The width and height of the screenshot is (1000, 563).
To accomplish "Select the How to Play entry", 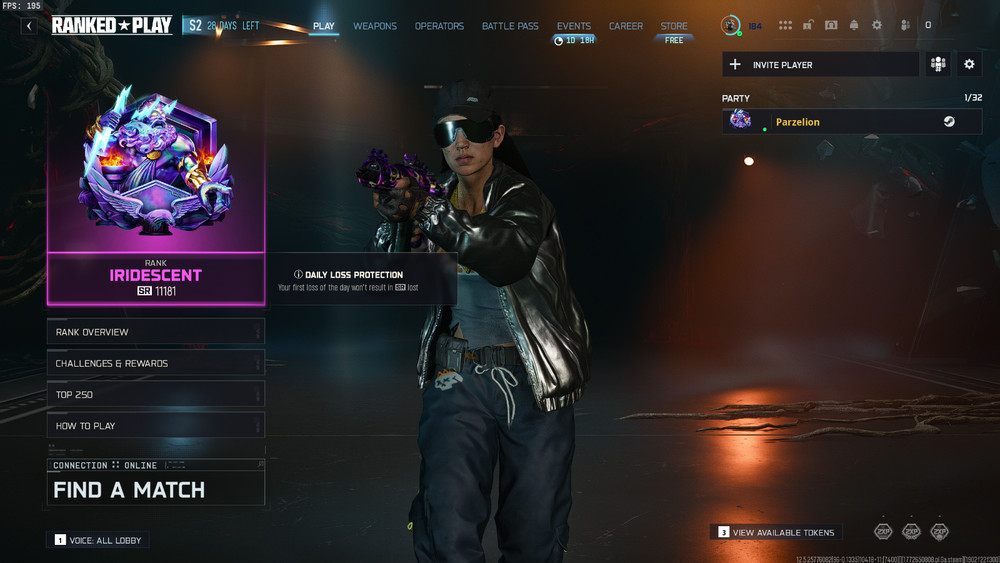I will tap(155, 426).
